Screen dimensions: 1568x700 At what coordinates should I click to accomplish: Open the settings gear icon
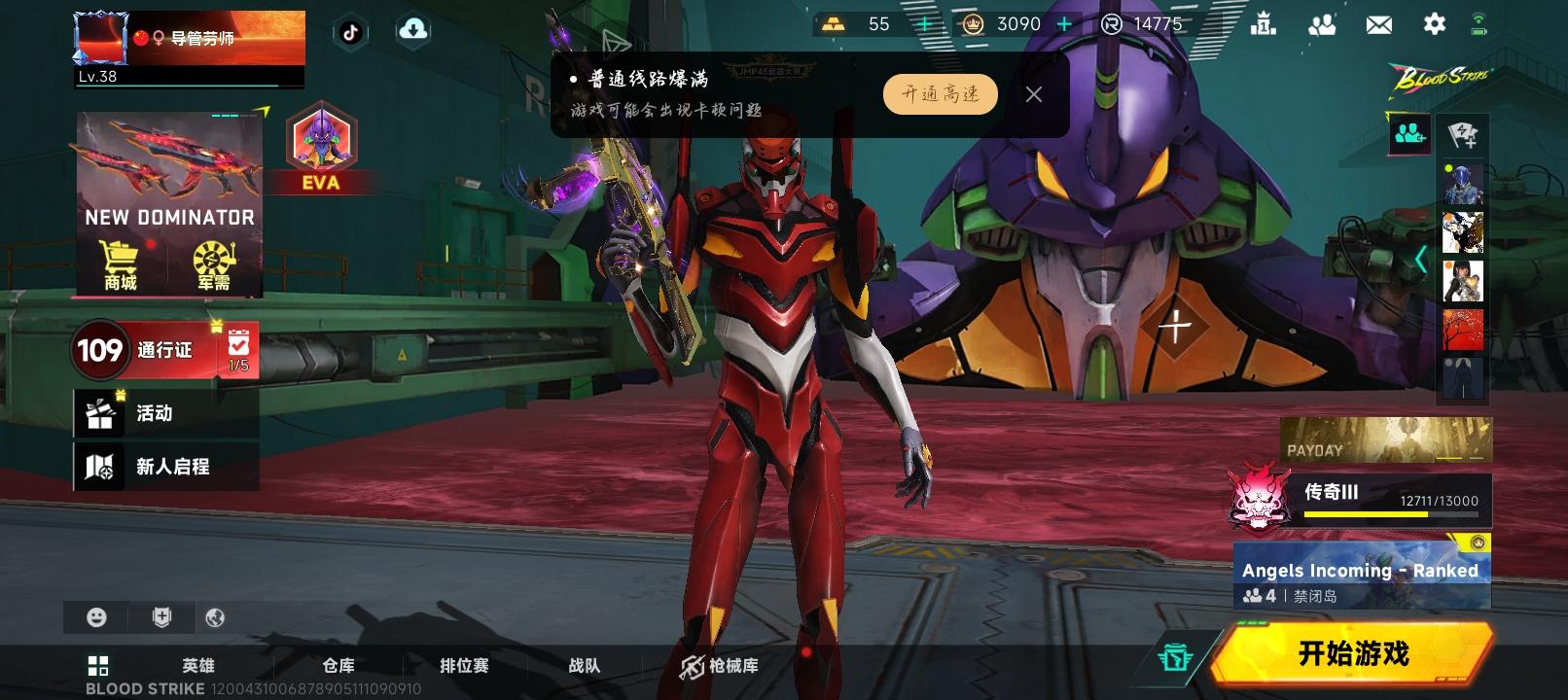(x=1434, y=23)
